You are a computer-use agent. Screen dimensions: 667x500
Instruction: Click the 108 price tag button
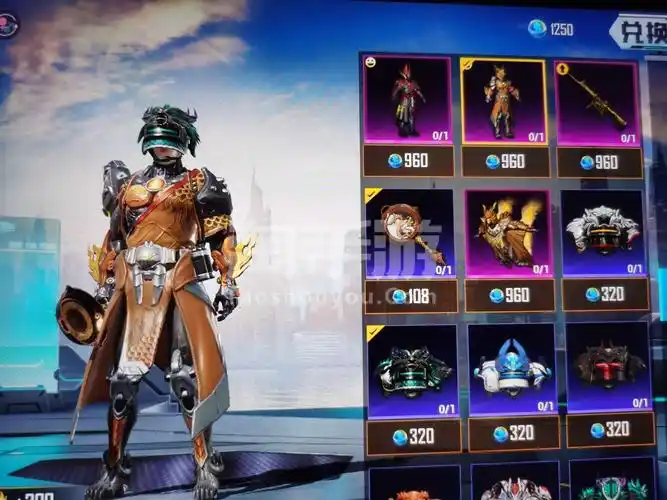(x=411, y=296)
